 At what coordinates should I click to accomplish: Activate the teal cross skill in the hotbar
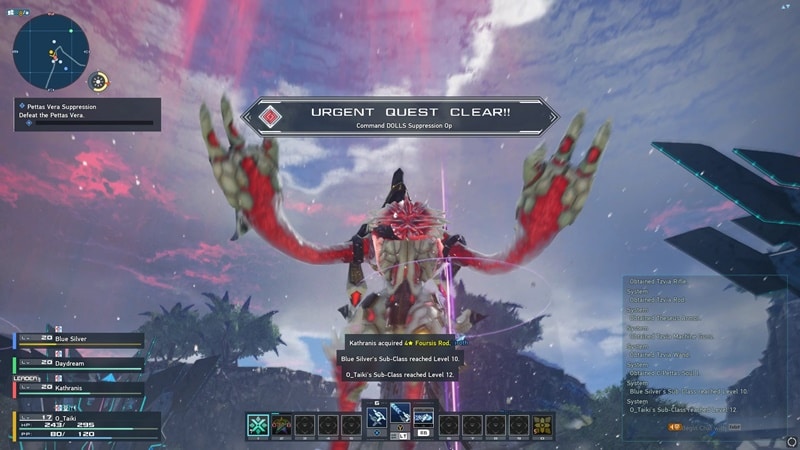tap(259, 424)
